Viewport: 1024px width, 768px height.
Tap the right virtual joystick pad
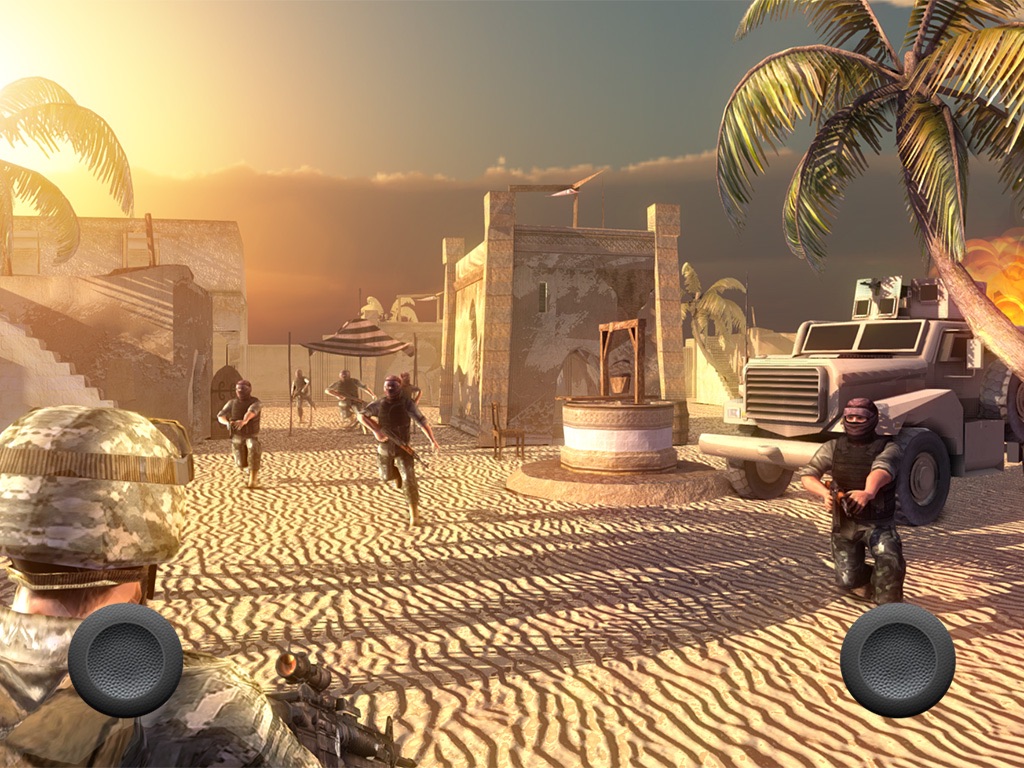897,660
